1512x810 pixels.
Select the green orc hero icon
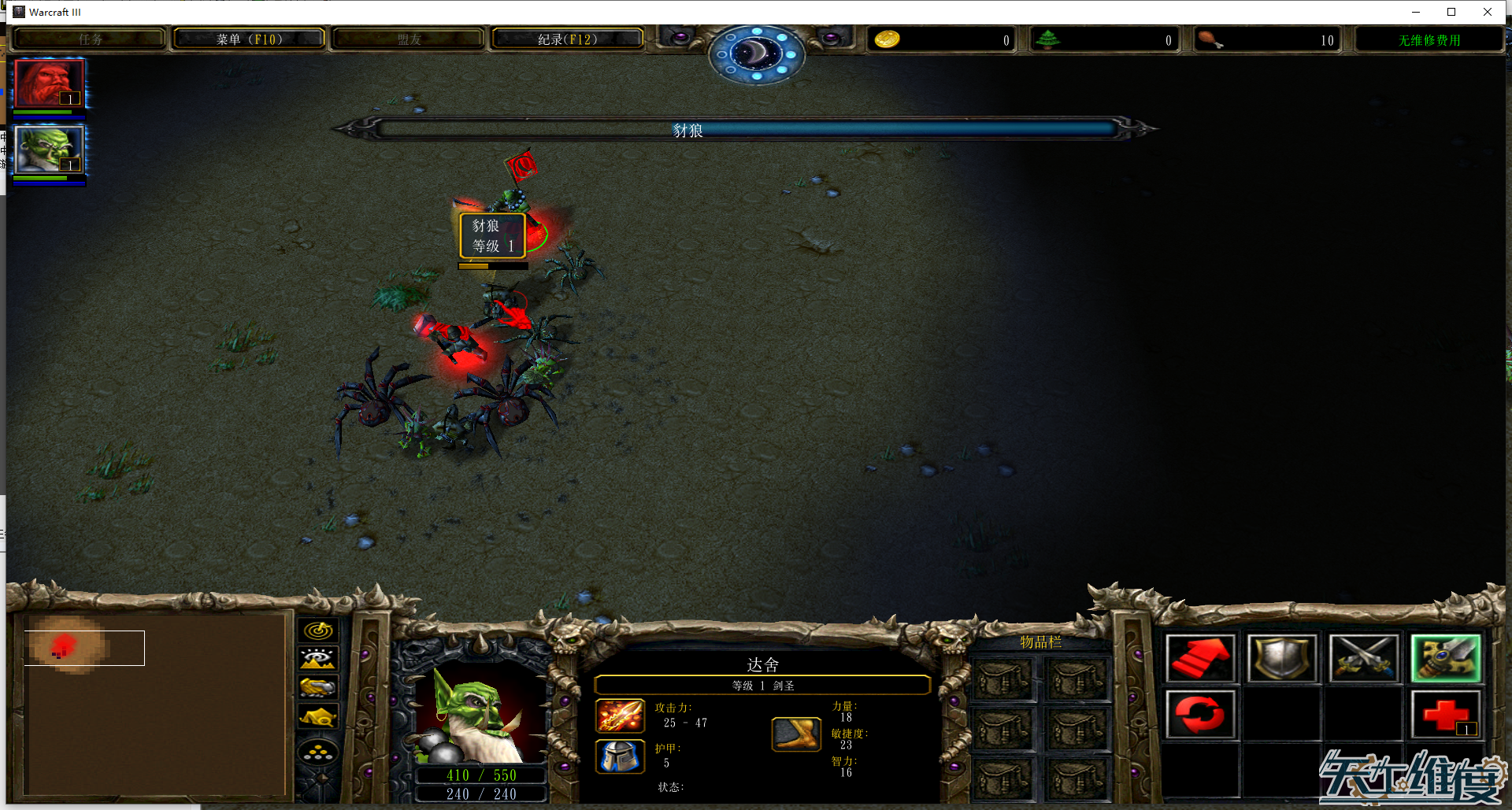pyautogui.click(x=49, y=149)
